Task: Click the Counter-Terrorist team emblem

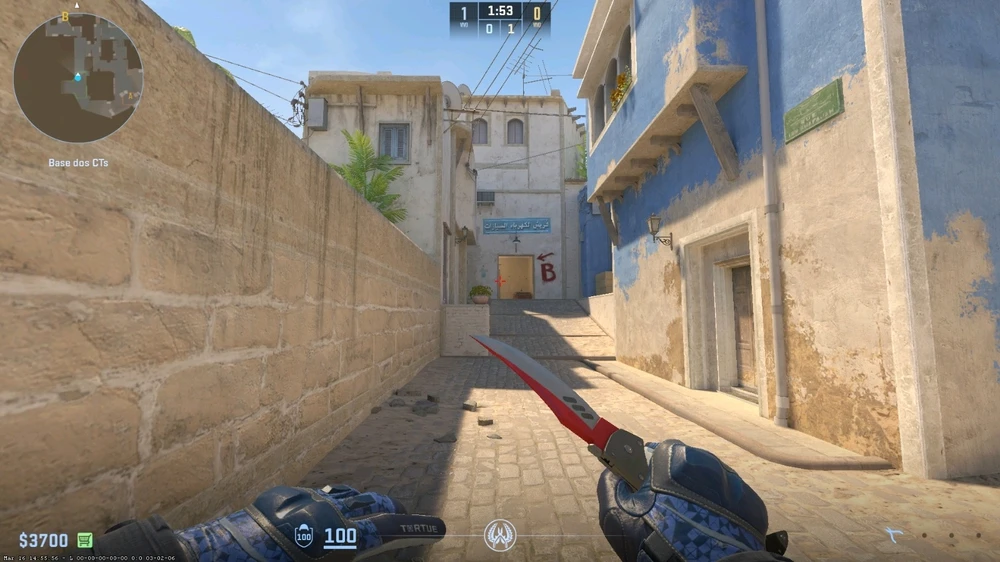Action: click(x=500, y=535)
